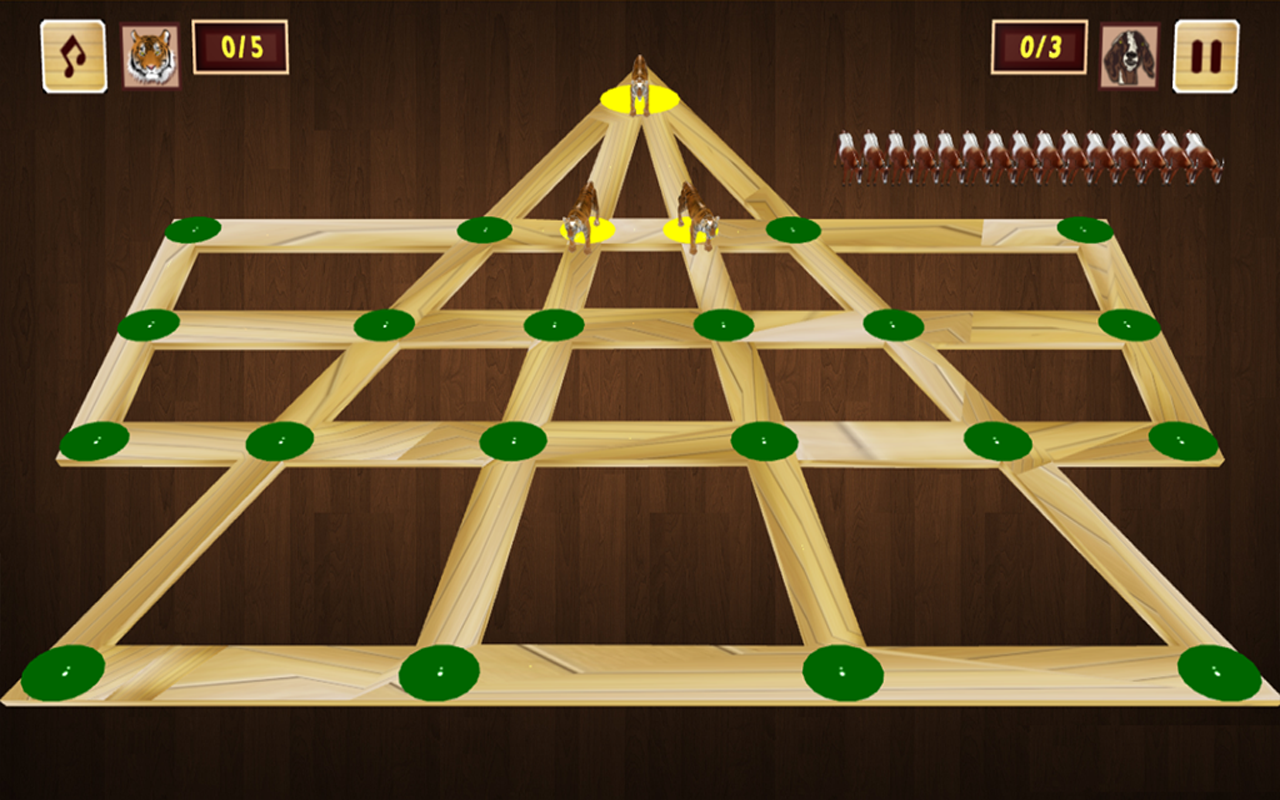Place a goat on the bottom-right corner spot
This screenshot has width=1280, height=800.
pos(1219,672)
